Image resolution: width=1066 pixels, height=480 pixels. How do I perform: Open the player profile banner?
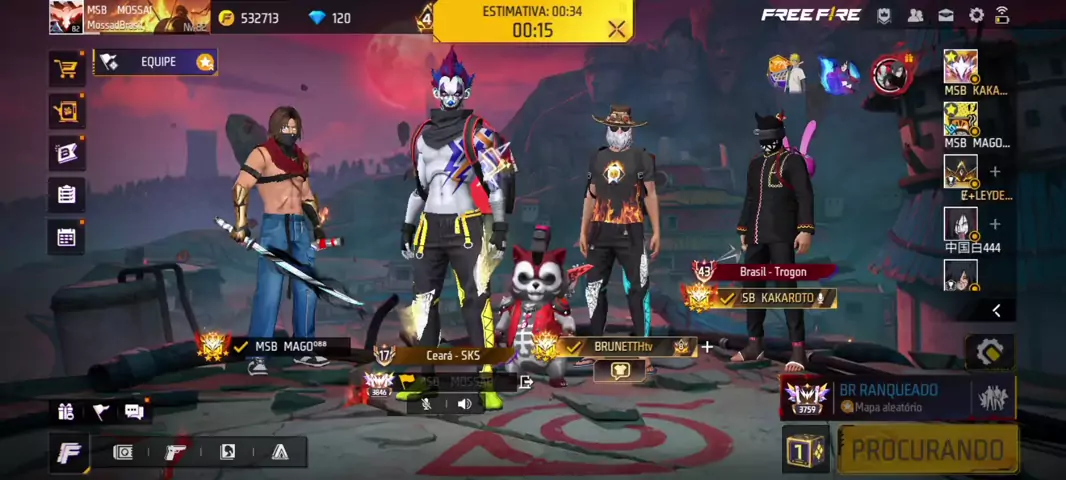click(128, 17)
